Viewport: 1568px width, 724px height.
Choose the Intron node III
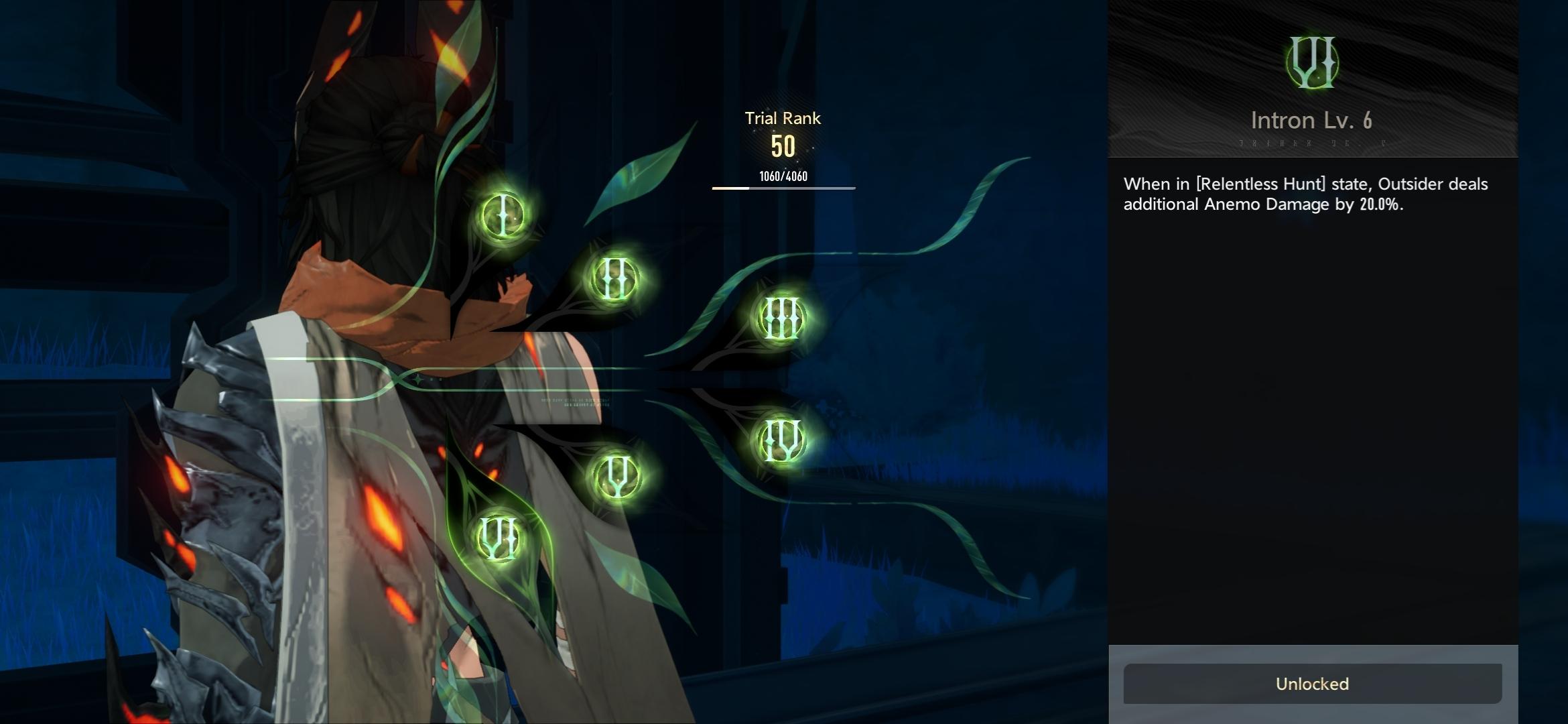tap(781, 318)
